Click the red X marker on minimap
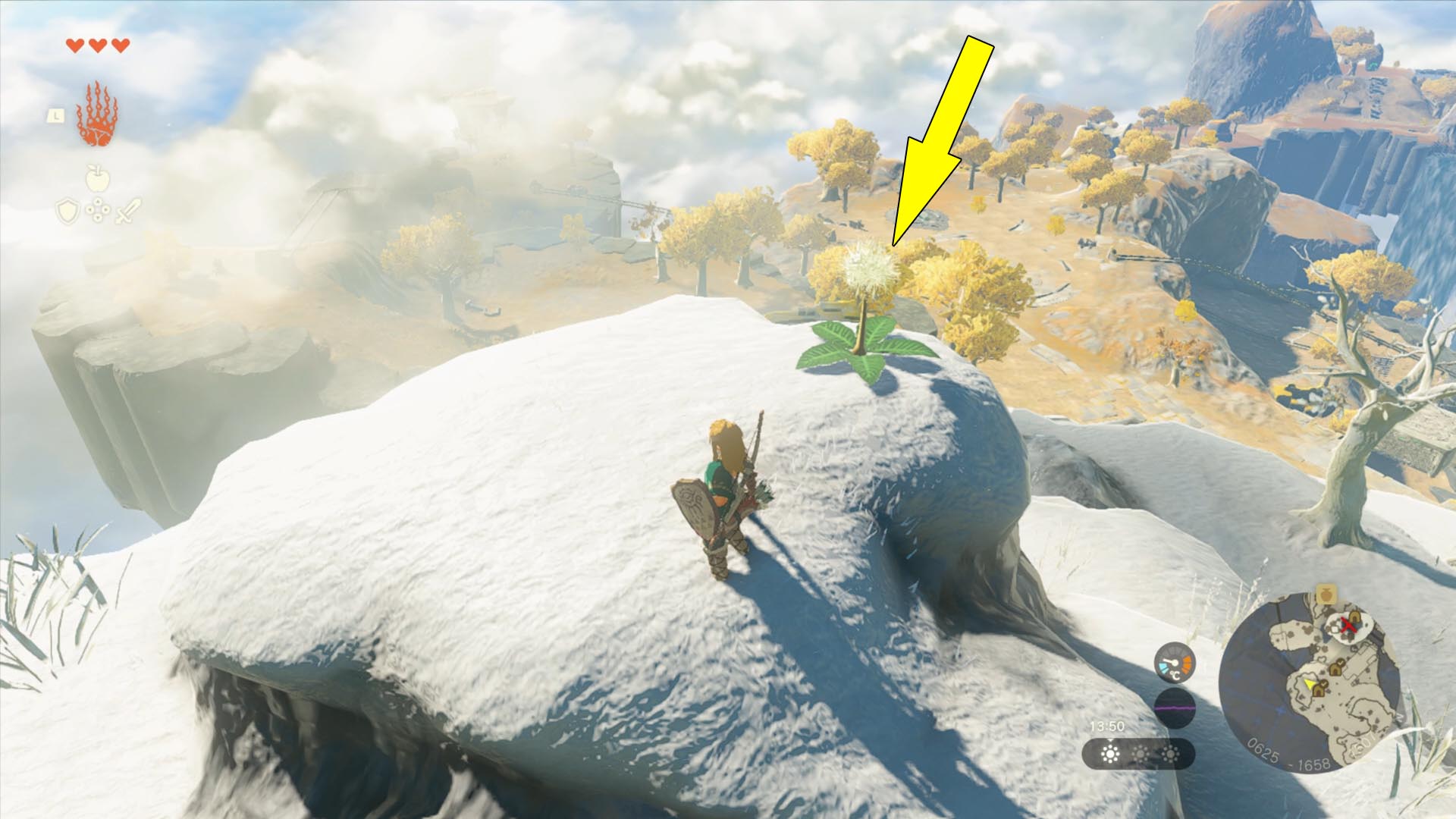 [x=1347, y=626]
